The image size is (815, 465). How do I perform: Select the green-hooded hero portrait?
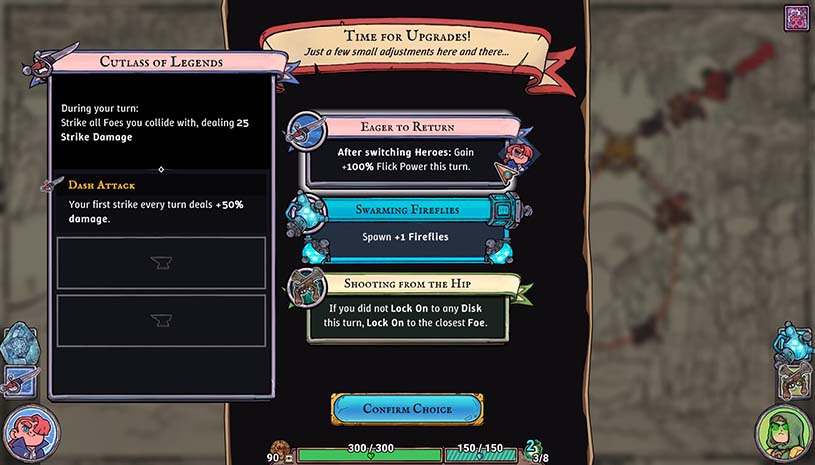(783, 434)
